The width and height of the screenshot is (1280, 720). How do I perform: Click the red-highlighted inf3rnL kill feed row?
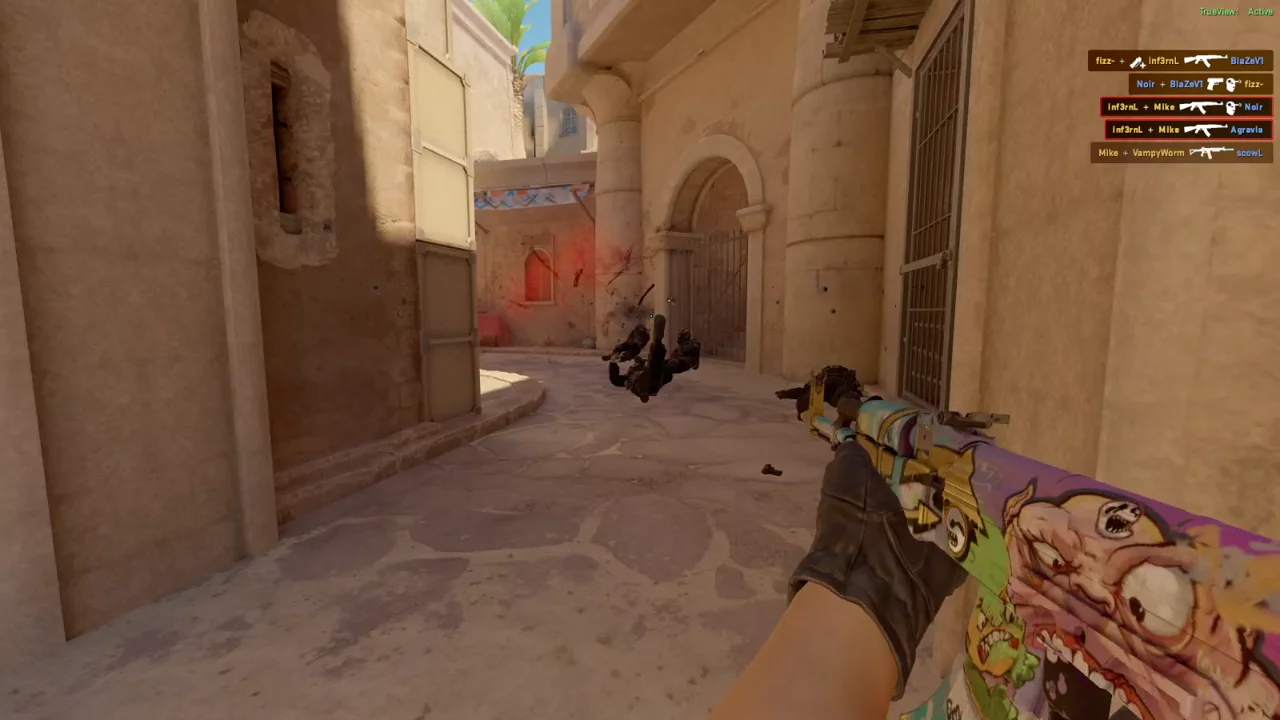tap(1186, 107)
